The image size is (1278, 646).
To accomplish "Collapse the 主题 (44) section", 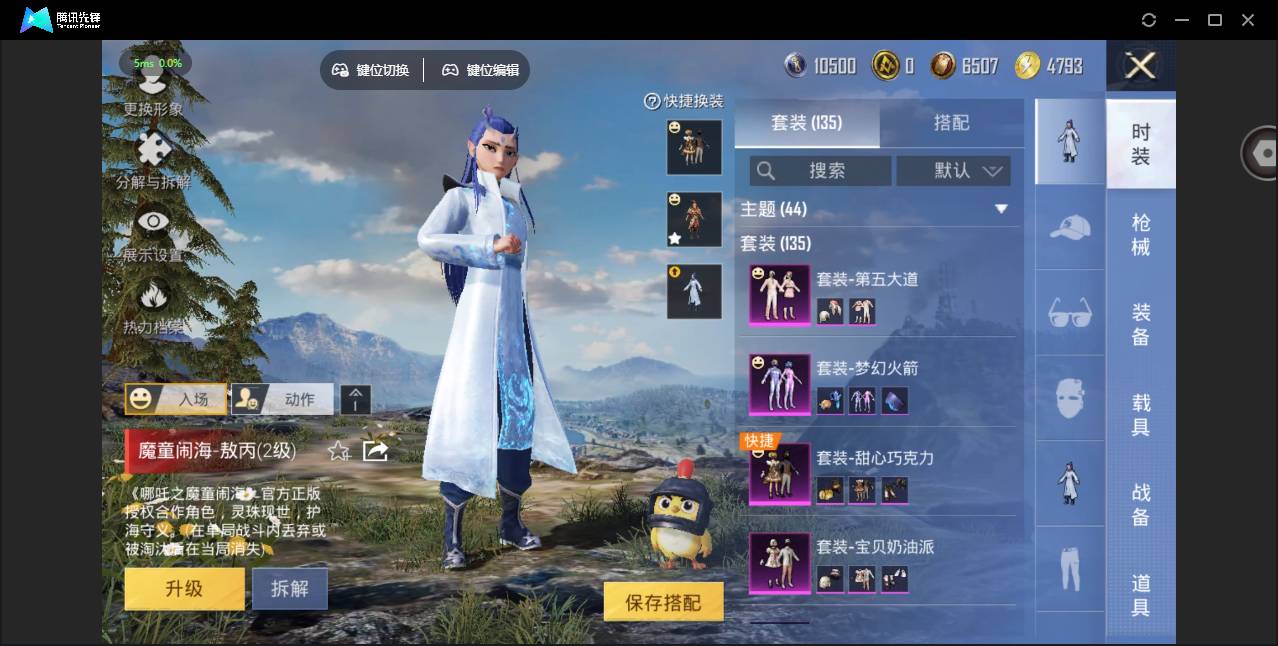I will pos(1001,209).
